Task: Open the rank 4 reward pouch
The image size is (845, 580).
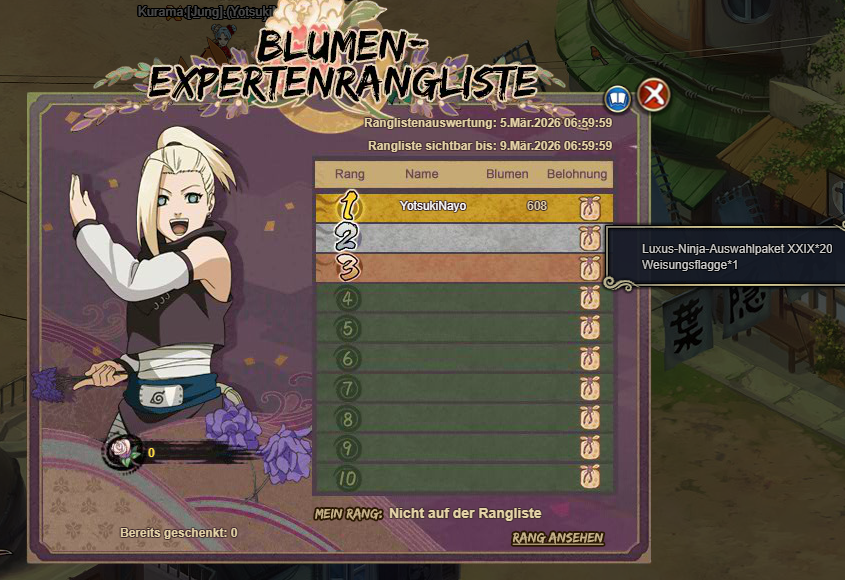Action: point(589,298)
